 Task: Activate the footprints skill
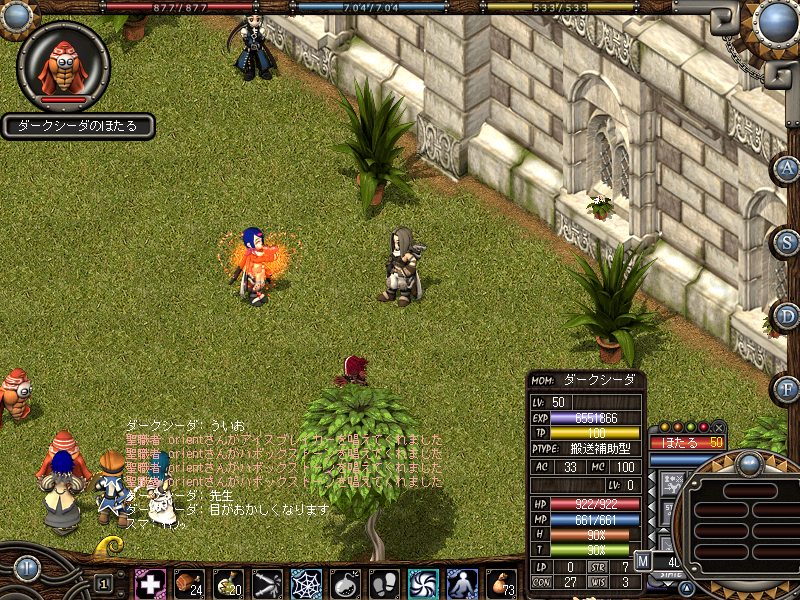pyautogui.click(x=384, y=583)
